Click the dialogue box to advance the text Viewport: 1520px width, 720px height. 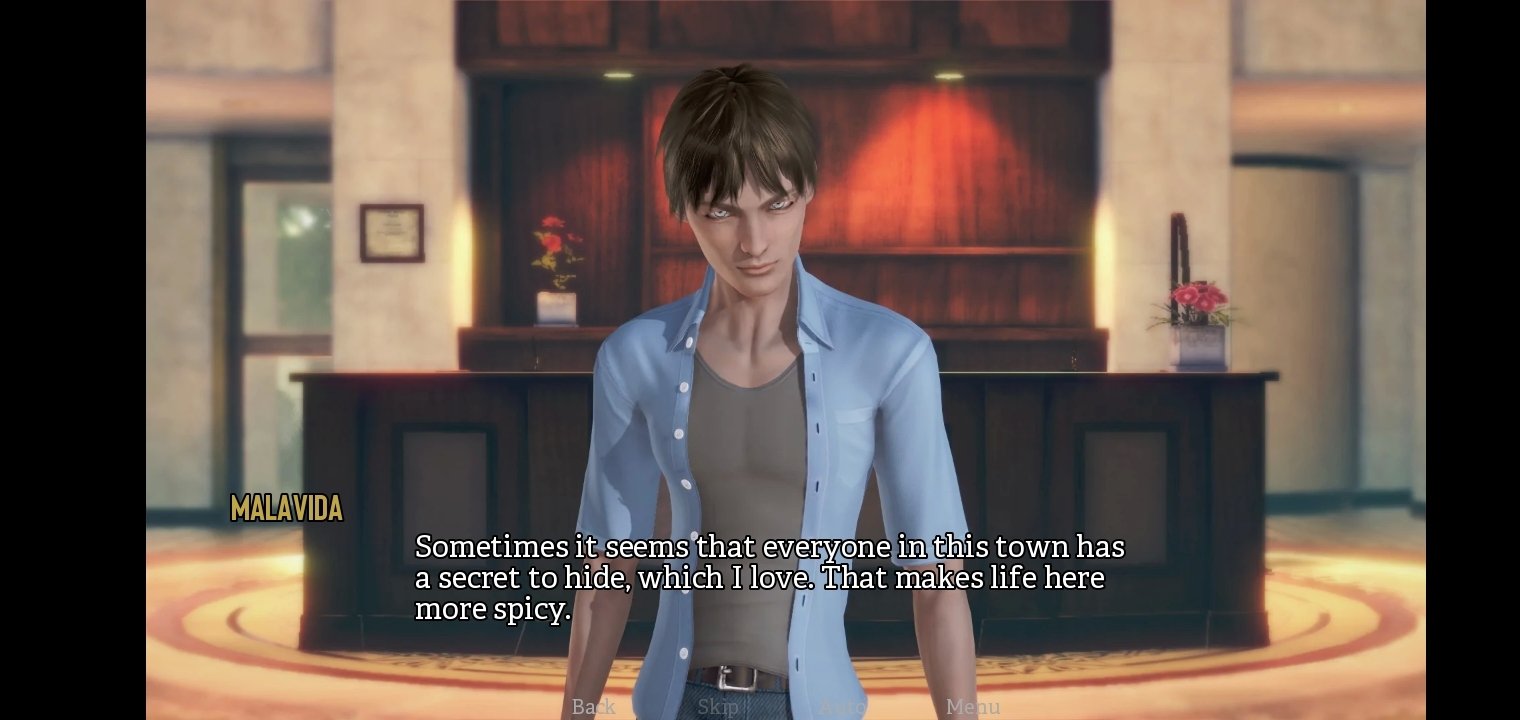point(770,578)
